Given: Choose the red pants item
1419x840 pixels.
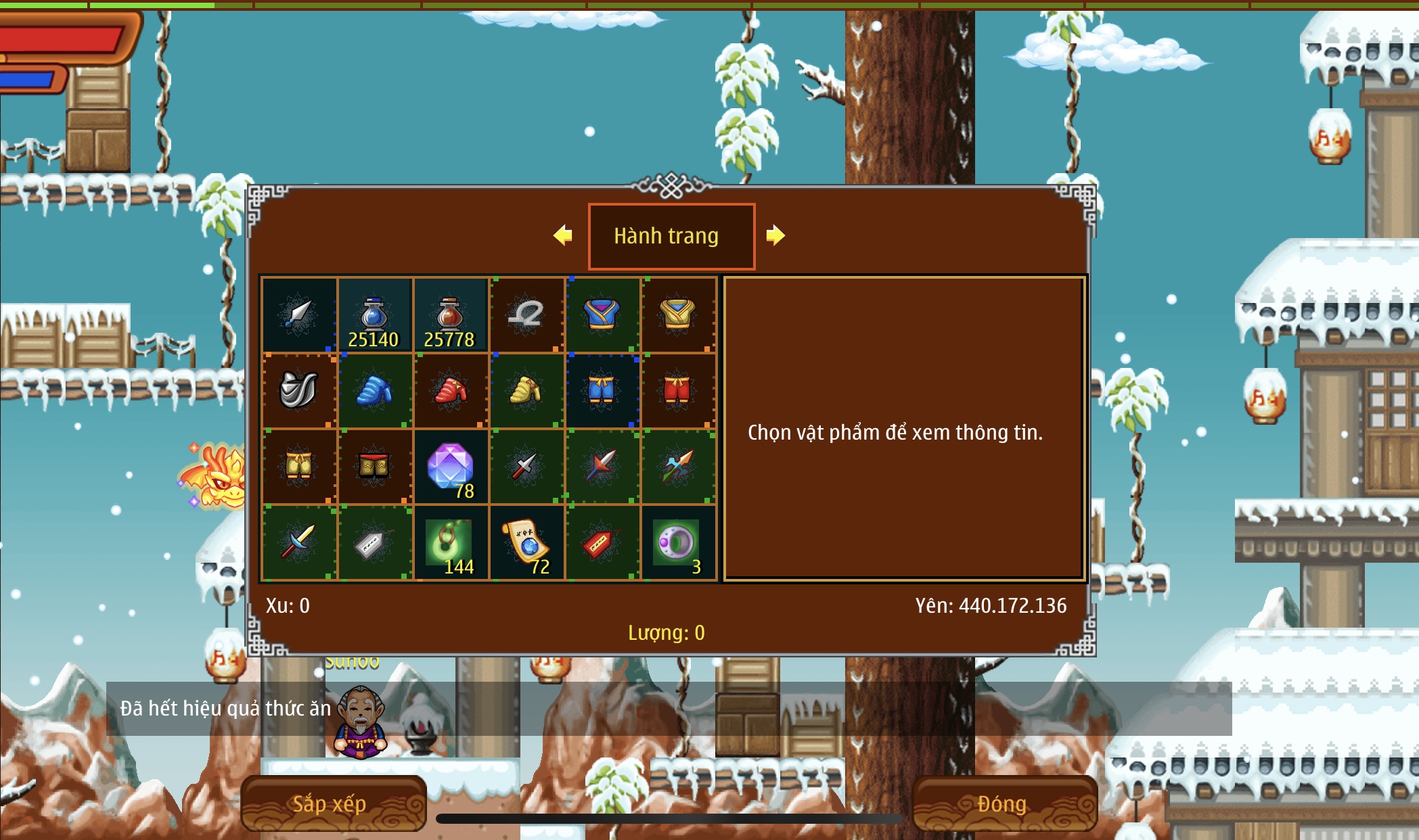Looking at the screenshot, I should coord(677,391).
